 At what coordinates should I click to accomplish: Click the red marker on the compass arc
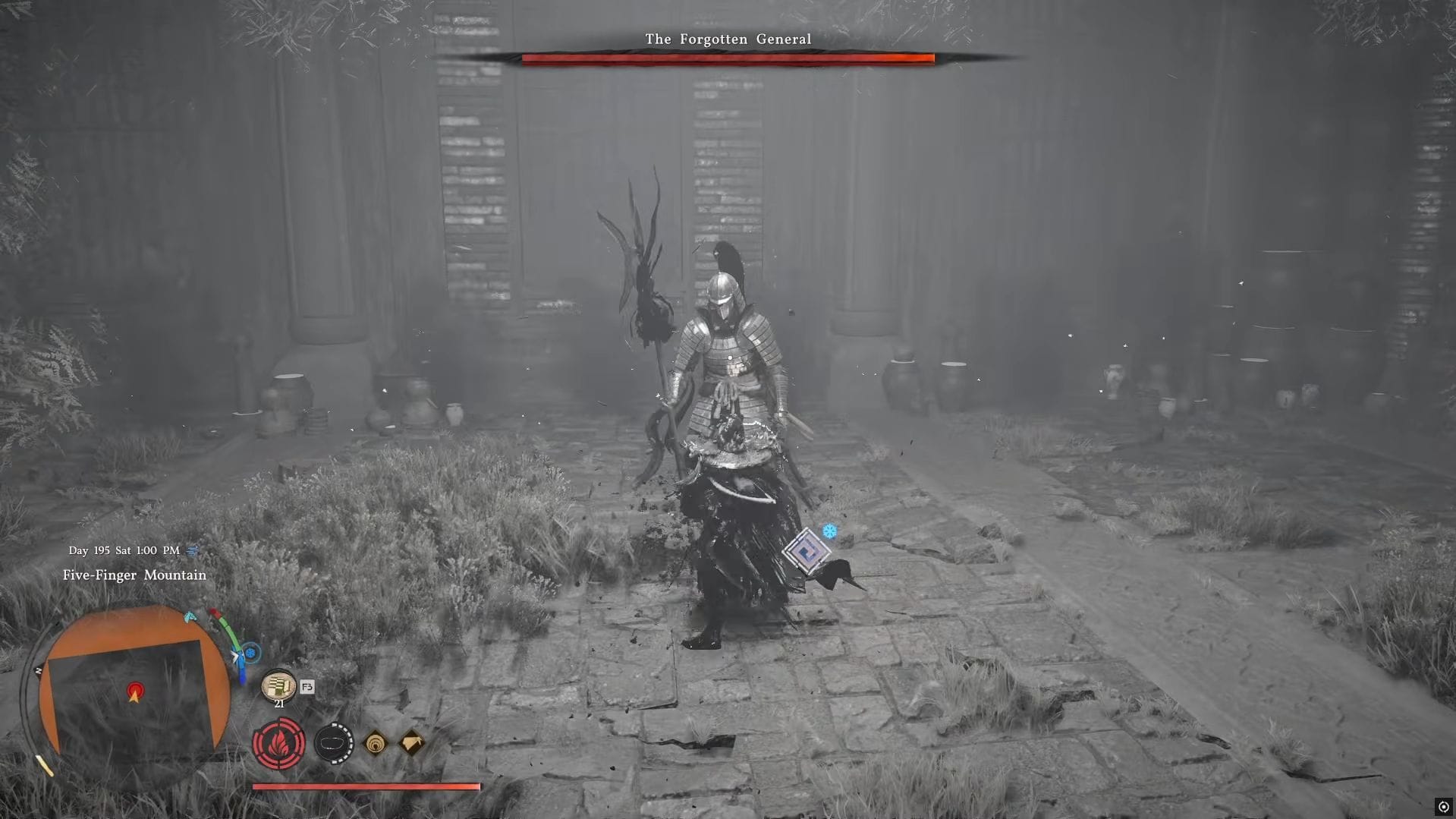(x=214, y=611)
